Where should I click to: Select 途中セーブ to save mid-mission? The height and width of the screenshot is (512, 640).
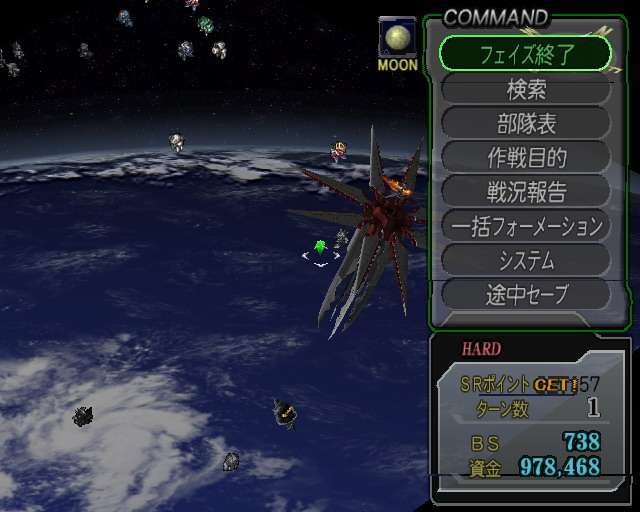[x=525, y=294]
